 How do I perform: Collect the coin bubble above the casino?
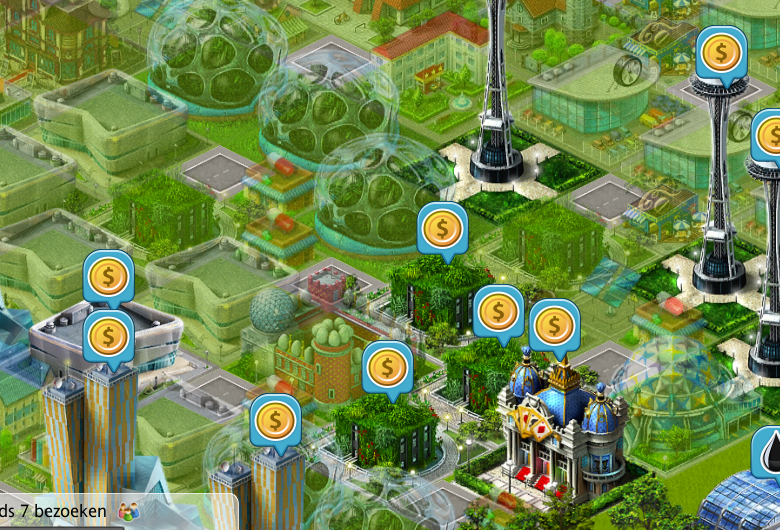[x=554, y=325]
